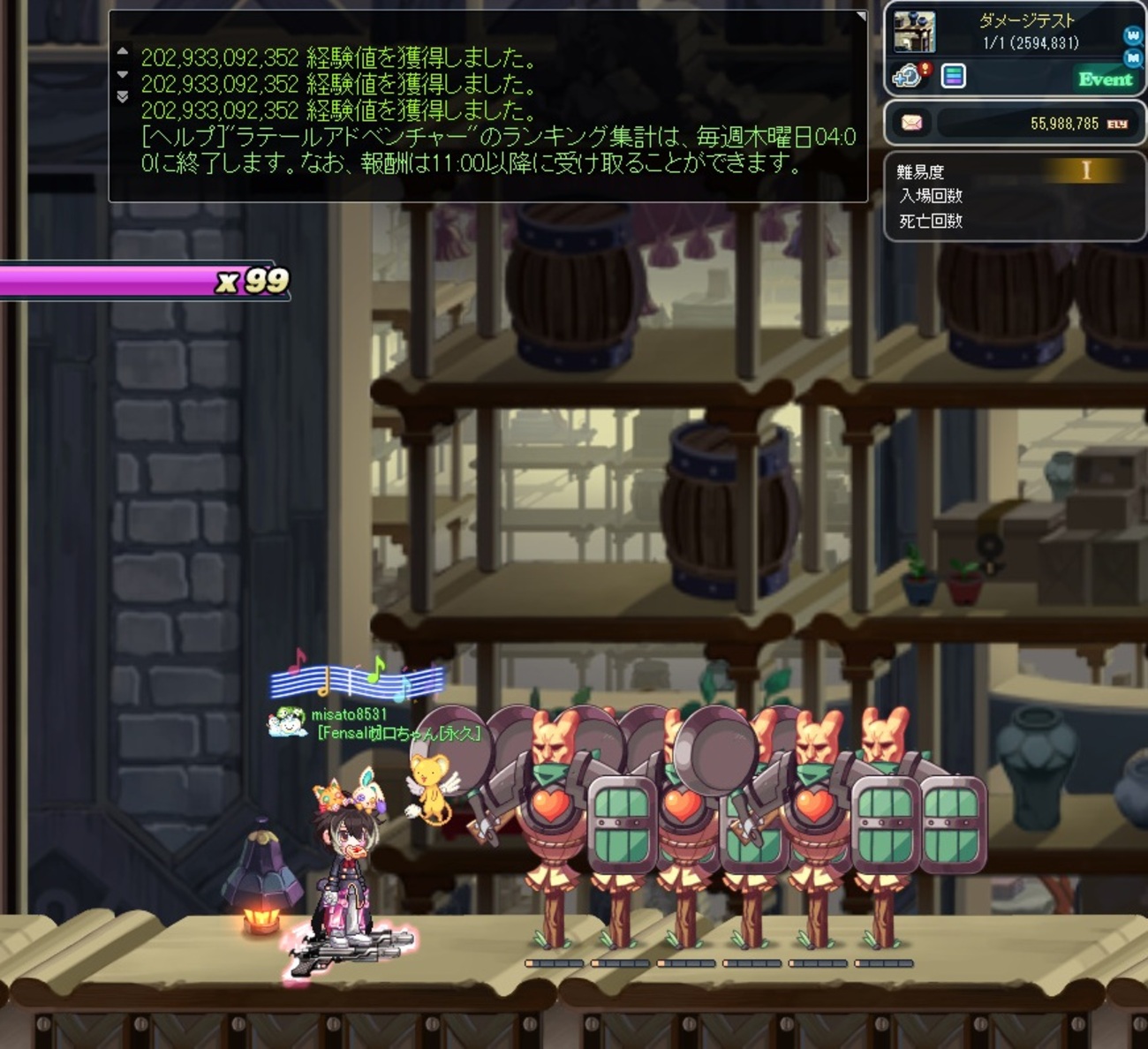The image size is (1148, 1049).
Task: Click the chat window's top-right corner toggle
Action: click(861, 16)
